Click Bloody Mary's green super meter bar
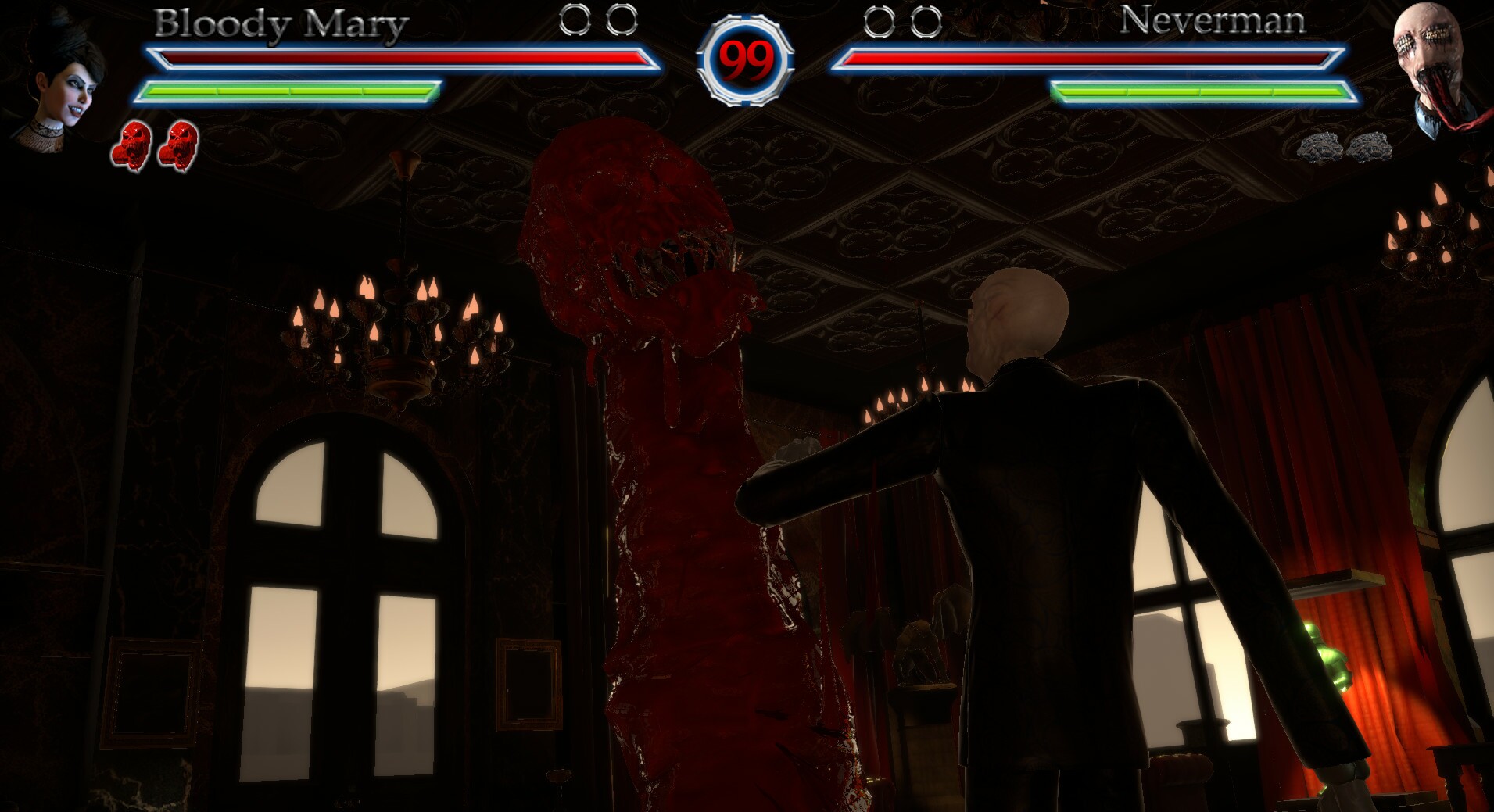This screenshot has height=812, width=1494. (289, 88)
